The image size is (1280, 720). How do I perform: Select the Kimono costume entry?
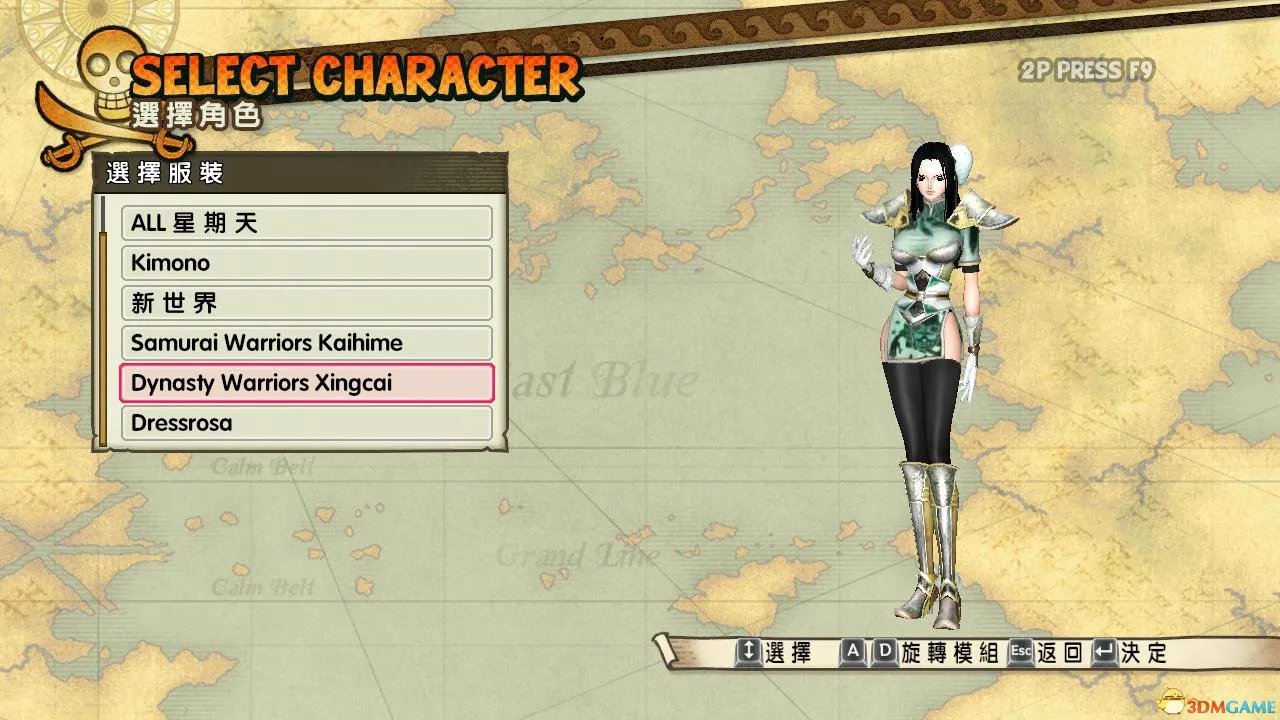306,263
